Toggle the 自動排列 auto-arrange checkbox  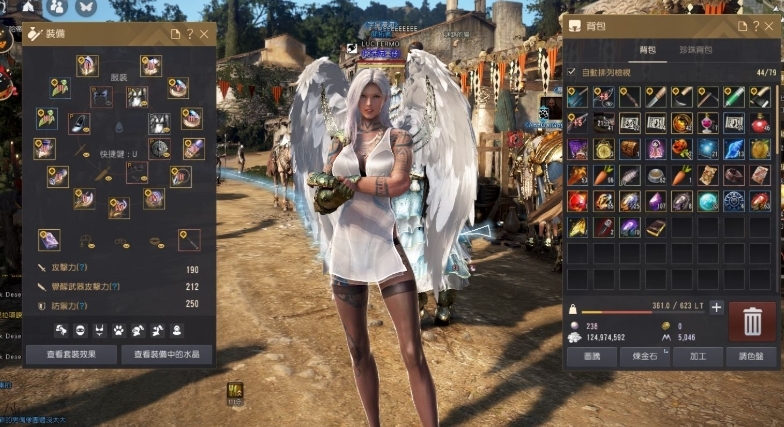click(572, 72)
